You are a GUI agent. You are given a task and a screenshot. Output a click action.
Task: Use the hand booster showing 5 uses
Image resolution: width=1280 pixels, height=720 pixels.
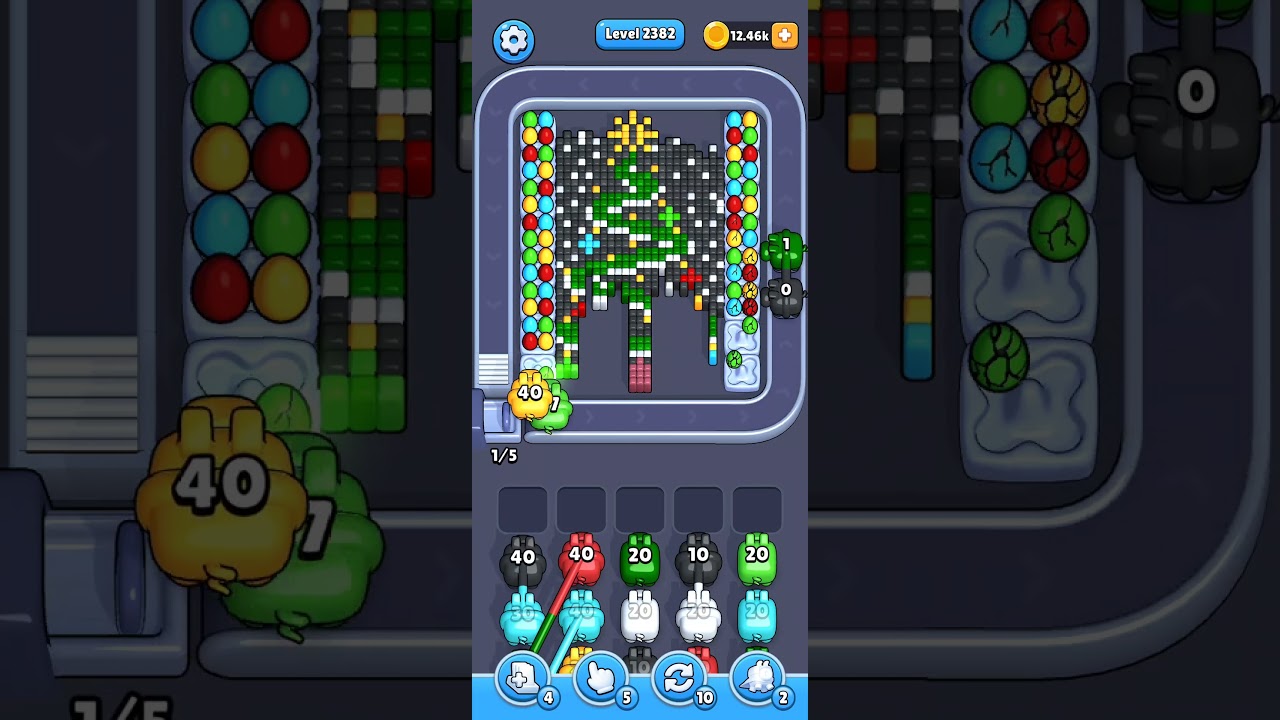600,678
